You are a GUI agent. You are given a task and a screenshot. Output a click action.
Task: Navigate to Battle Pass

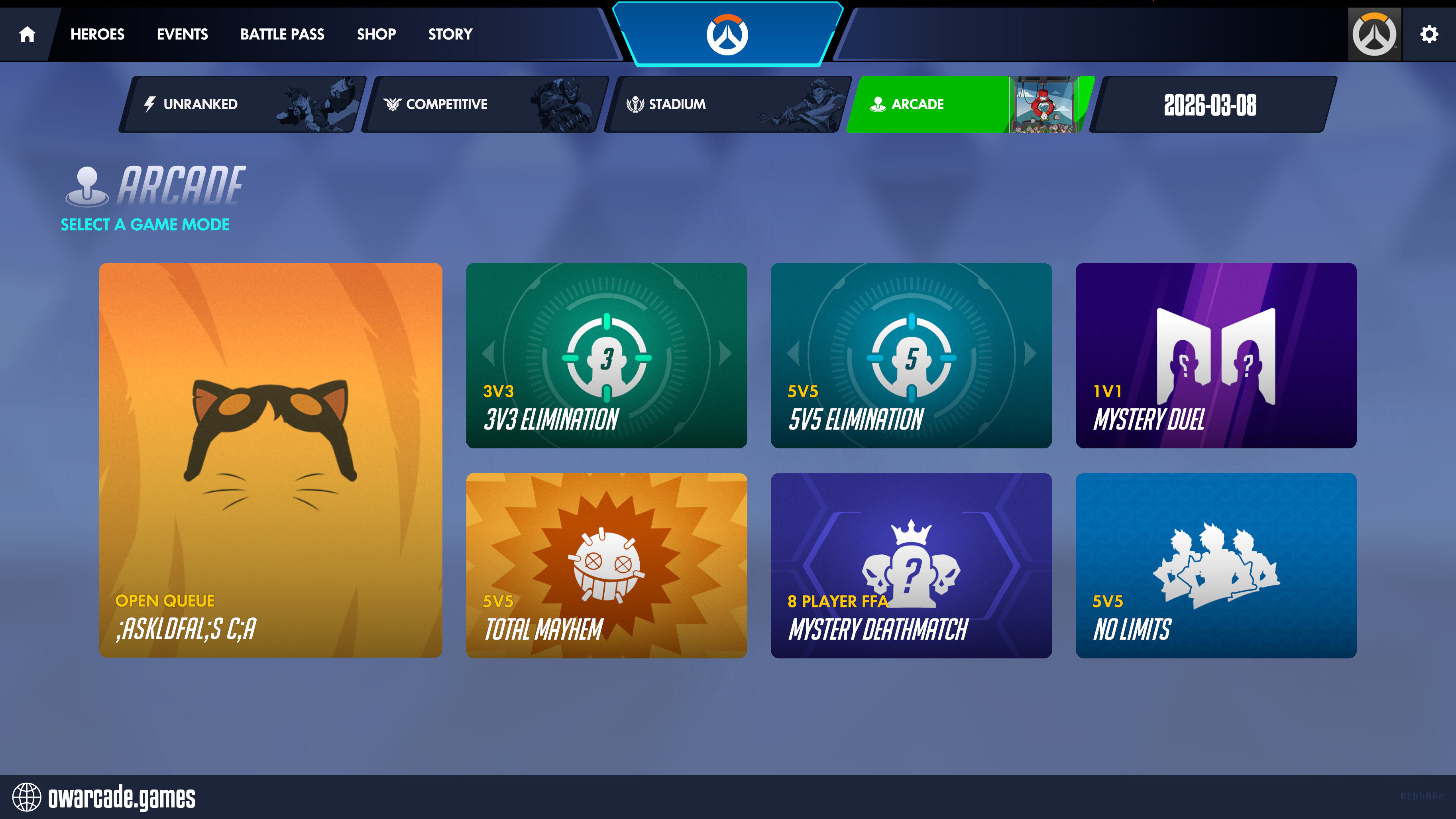click(x=282, y=35)
